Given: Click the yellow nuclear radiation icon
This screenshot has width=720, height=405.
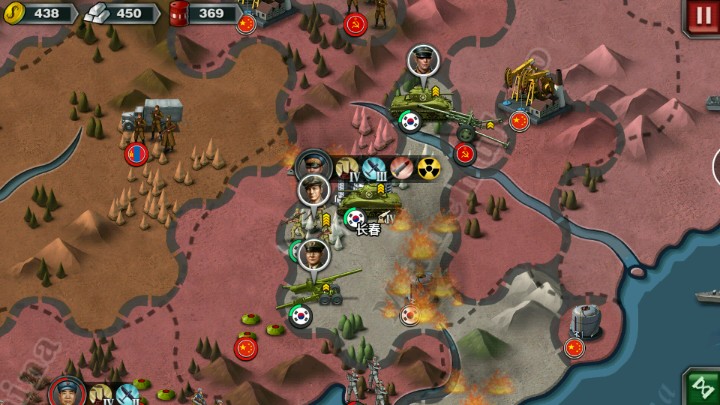Looking at the screenshot, I should (428, 168).
